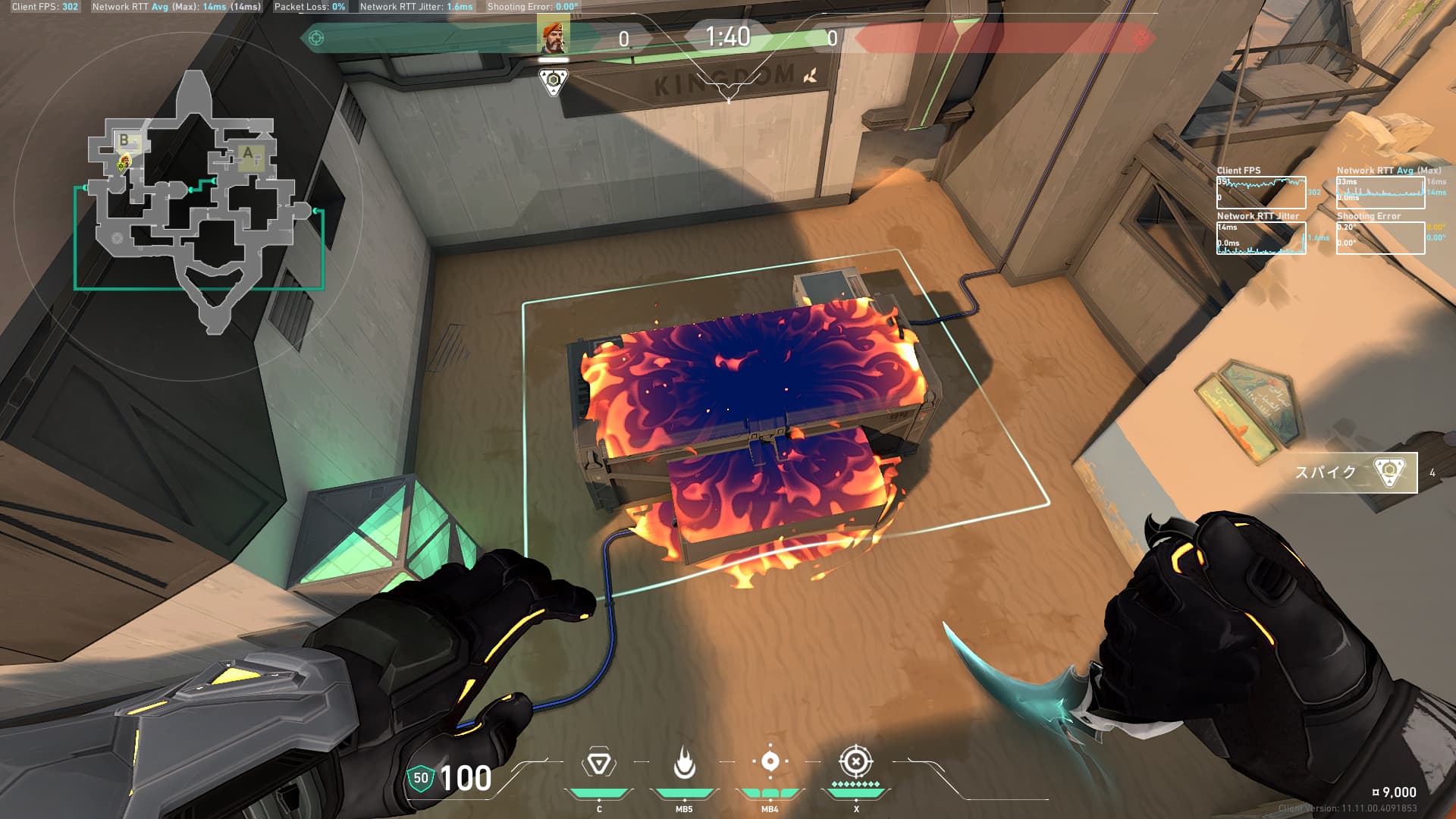Click the Client FPS performance graph

[x=1261, y=193]
